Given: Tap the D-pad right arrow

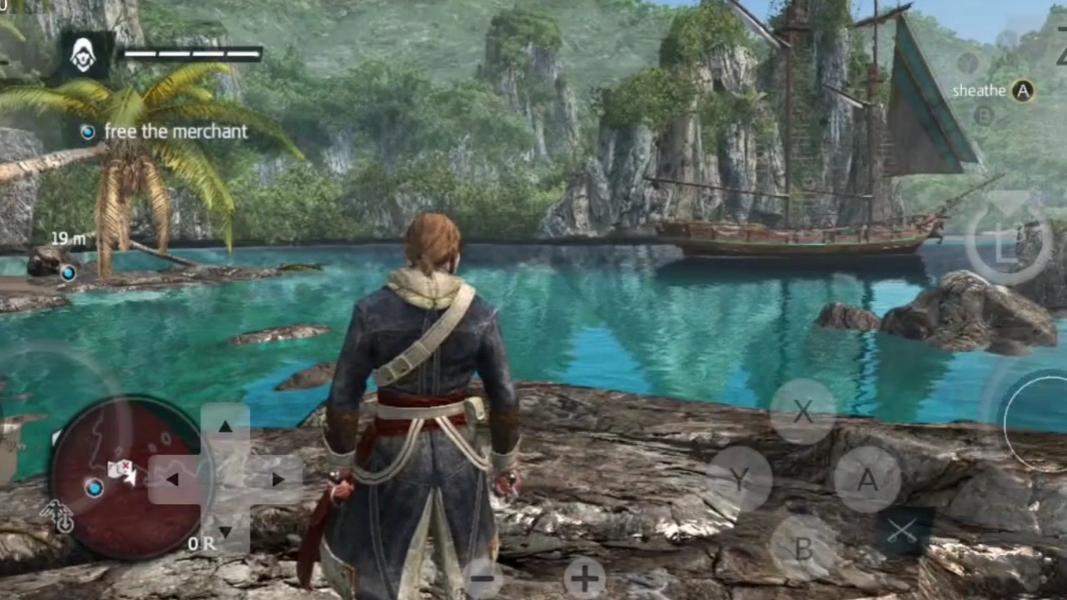Looking at the screenshot, I should coord(277,480).
